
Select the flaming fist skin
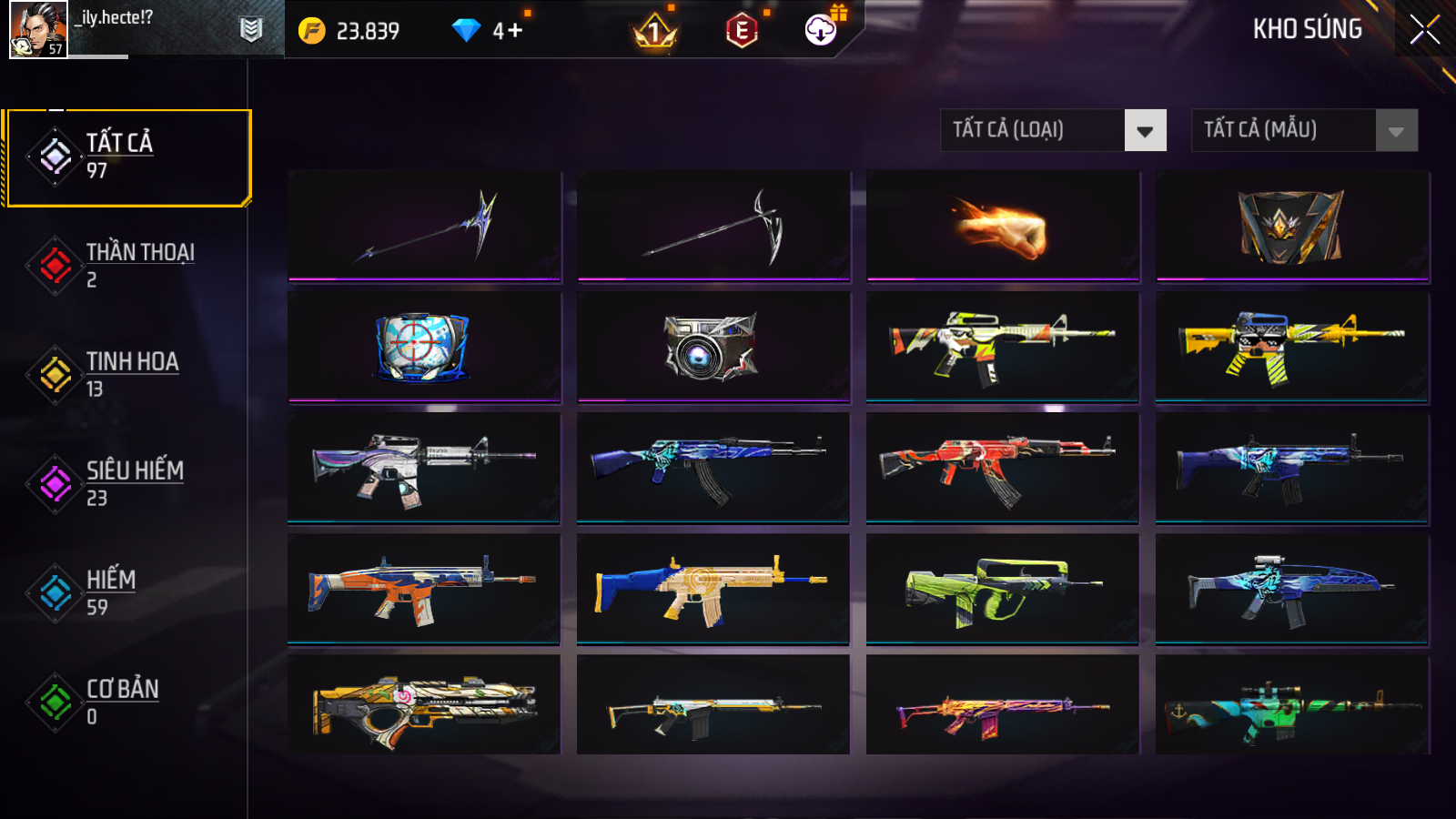(1002, 227)
